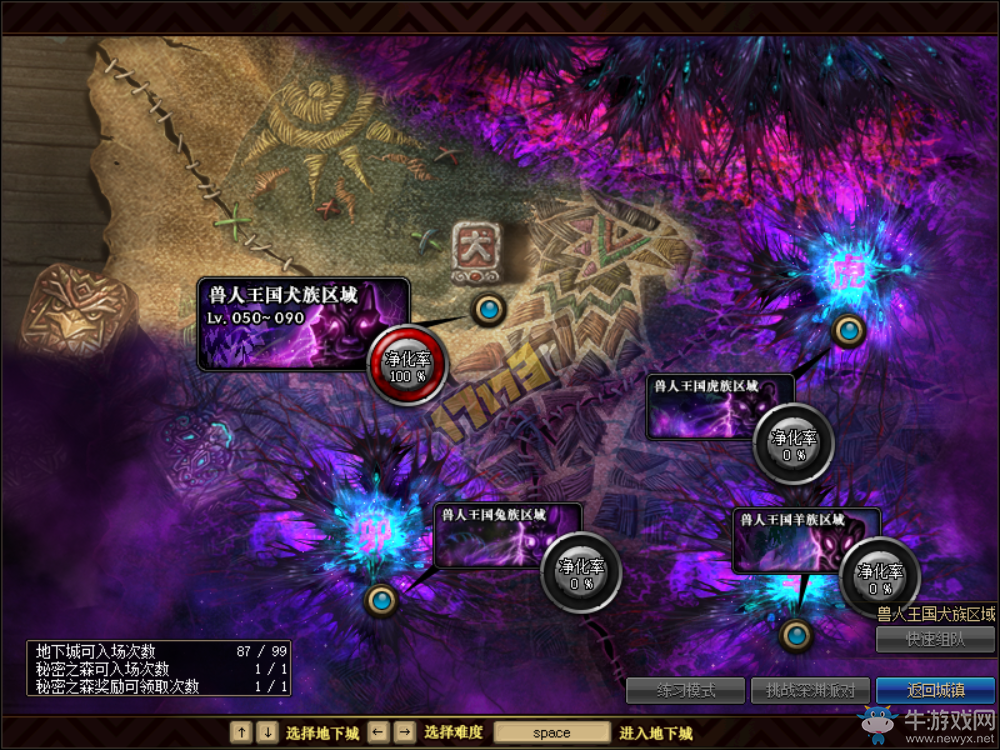The width and height of the screenshot is (1000, 750).
Task: Click the 100% 净化率 red purification badge
Action: pos(407,366)
